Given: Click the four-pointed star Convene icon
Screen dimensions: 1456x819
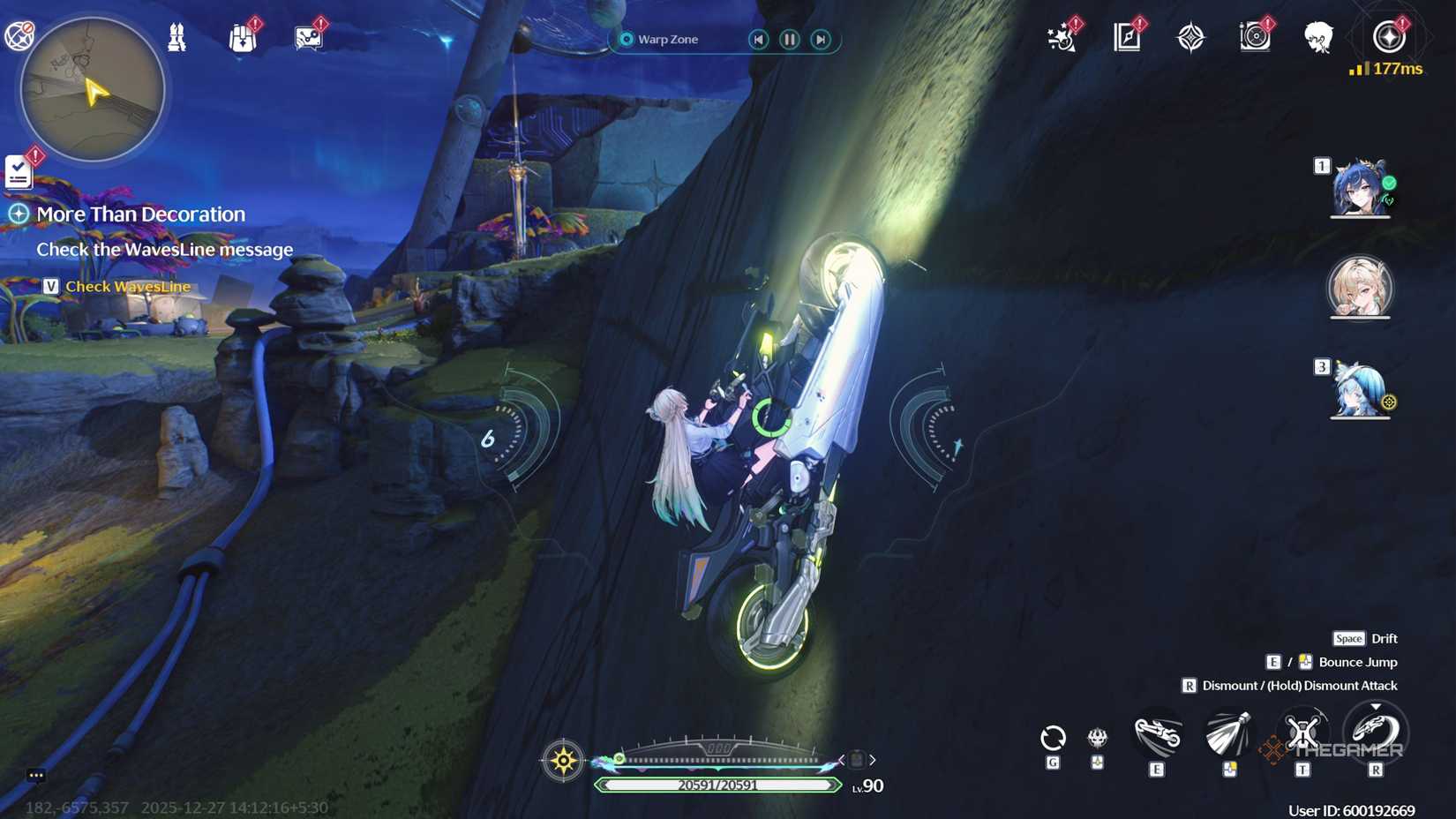Looking at the screenshot, I should tap(1192, 37).
